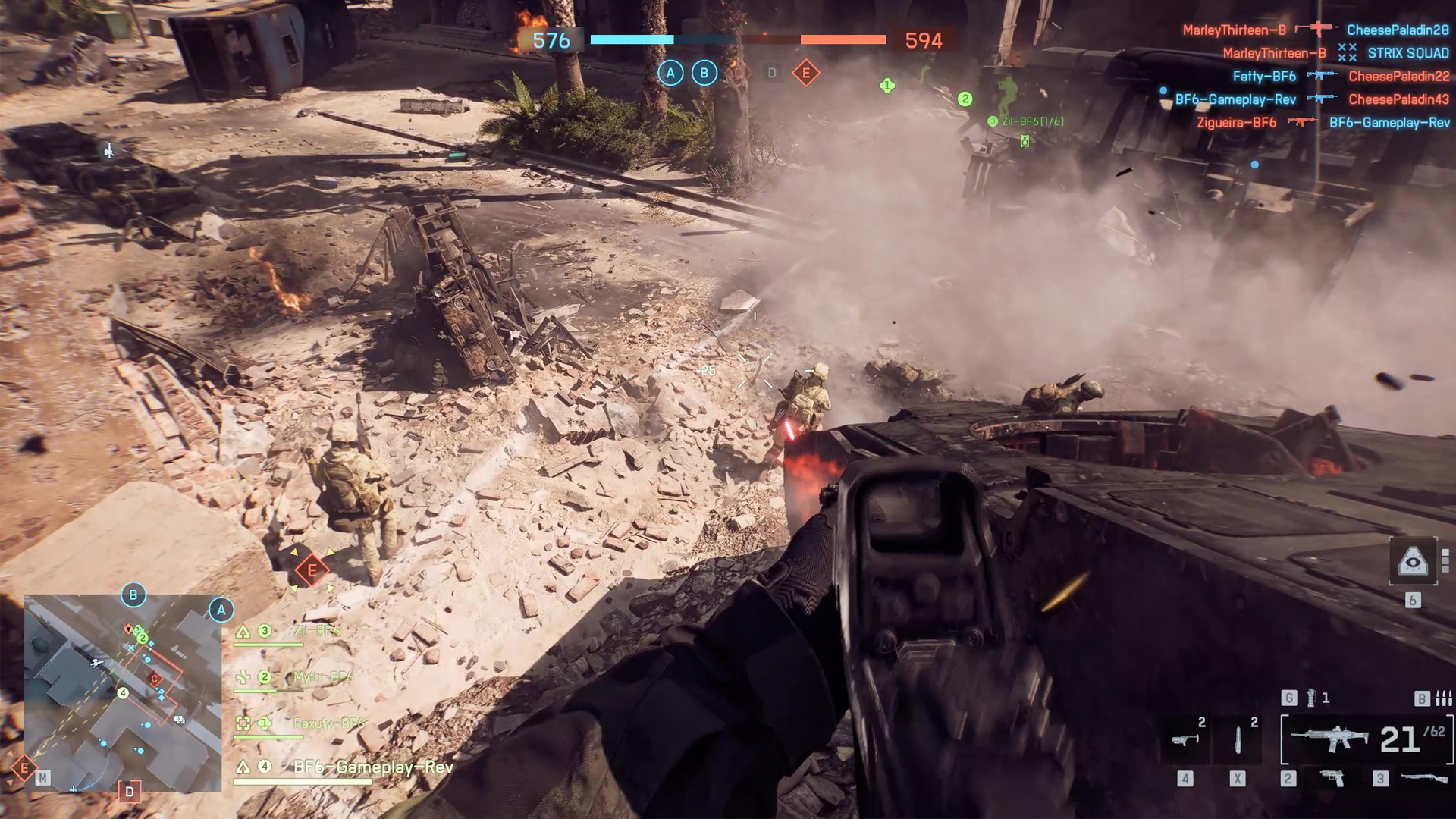Select the primary assault rifle weapon slot
The width and height of the screenshot is (1456, 819).
(x=1329, y=738)
